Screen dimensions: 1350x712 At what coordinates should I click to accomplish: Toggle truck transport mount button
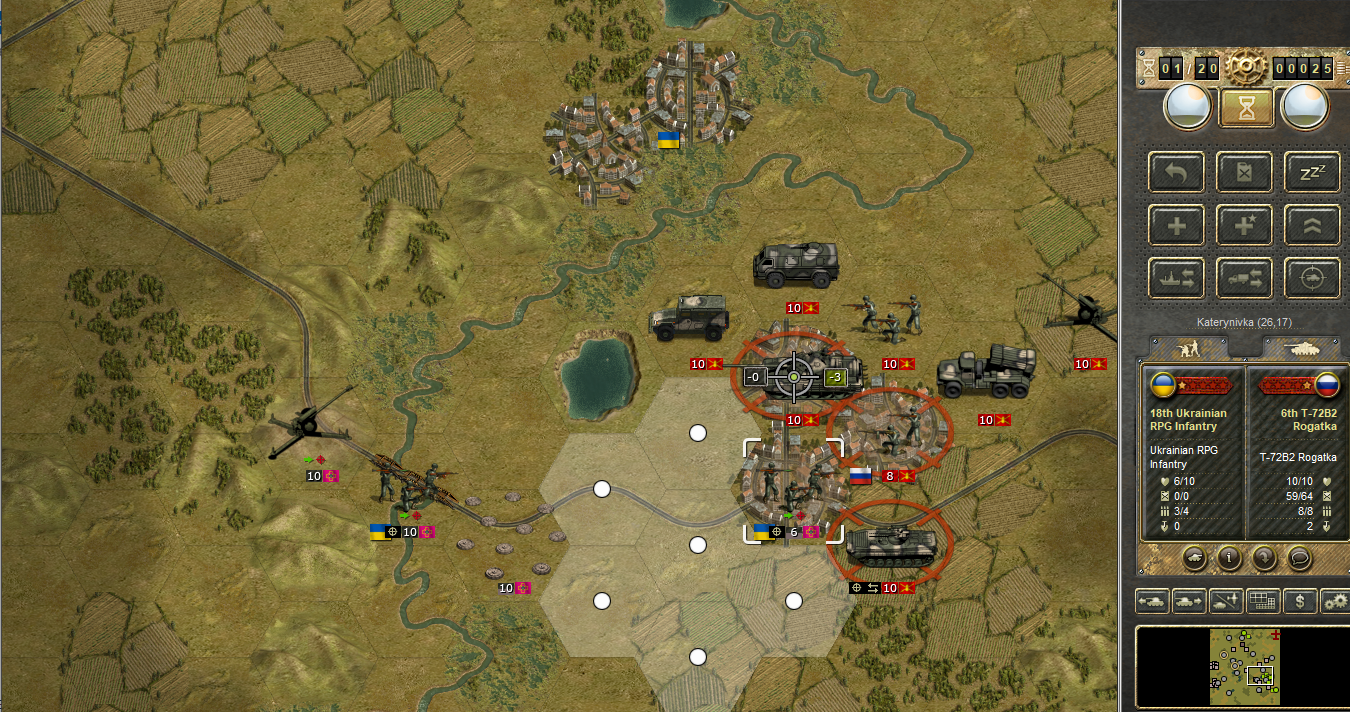pyautogui.click(x=1245, y=278)
